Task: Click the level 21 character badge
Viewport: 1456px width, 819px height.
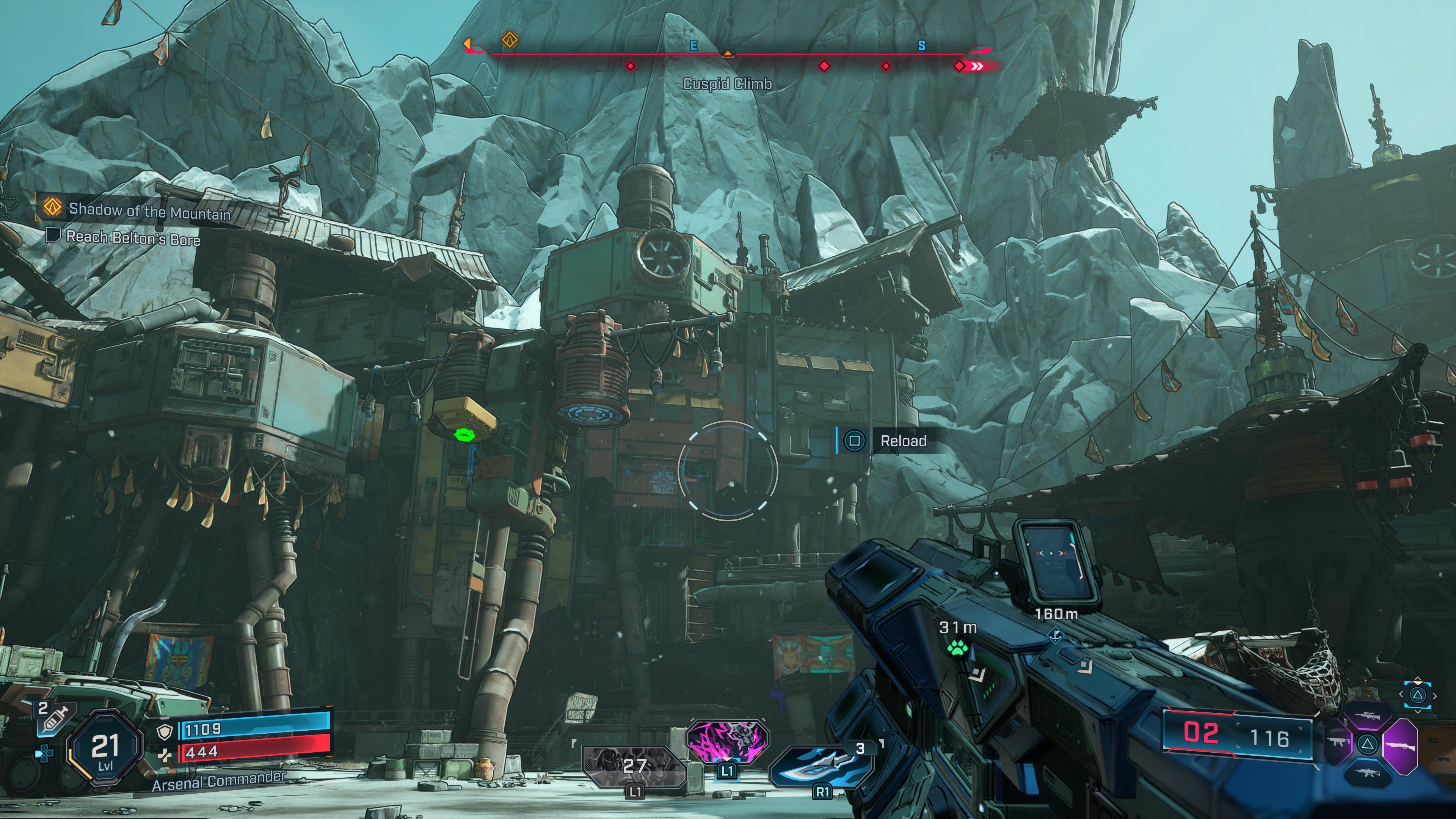Action: click(105, 750)
